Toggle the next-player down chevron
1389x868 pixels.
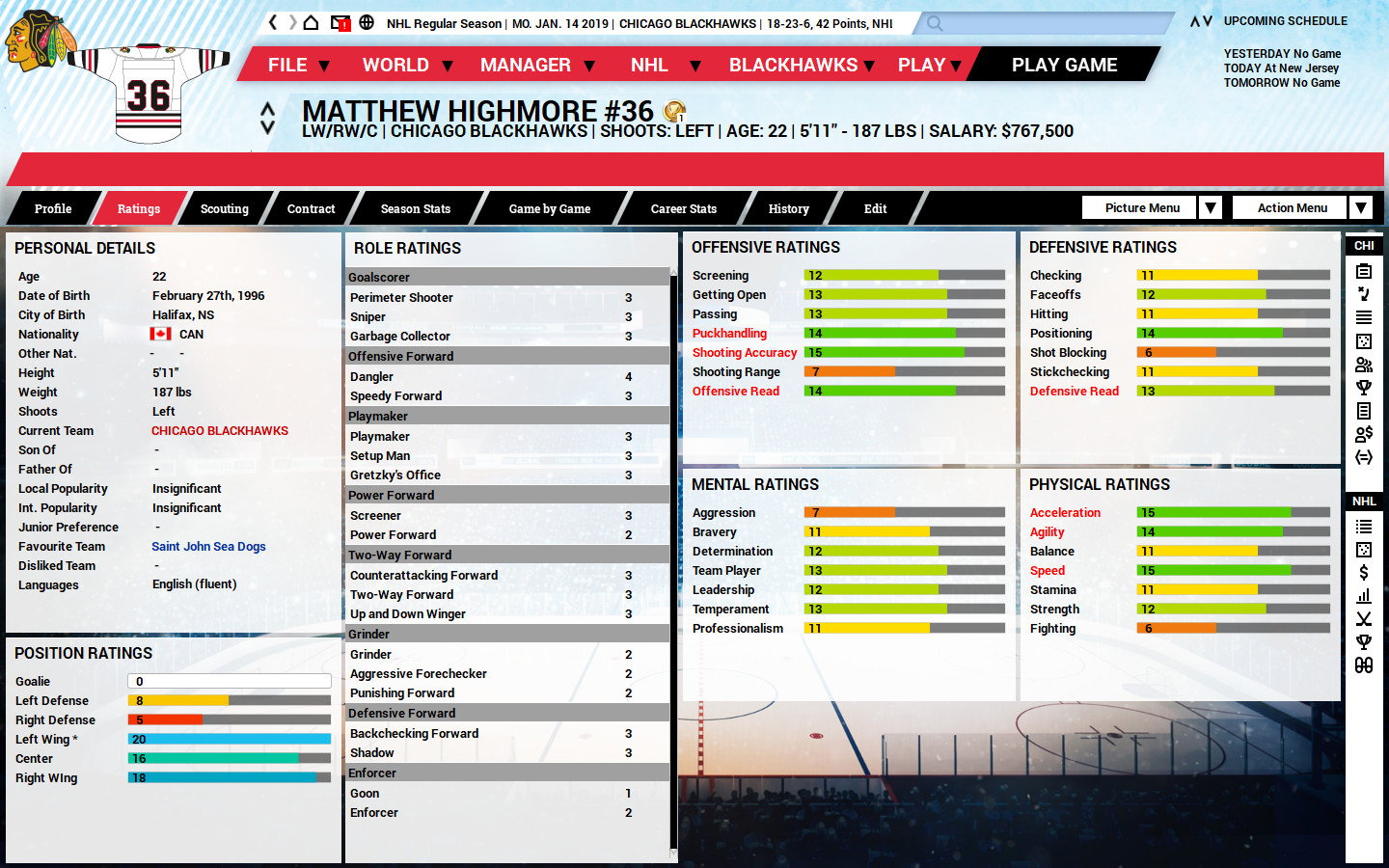(267, 127)
